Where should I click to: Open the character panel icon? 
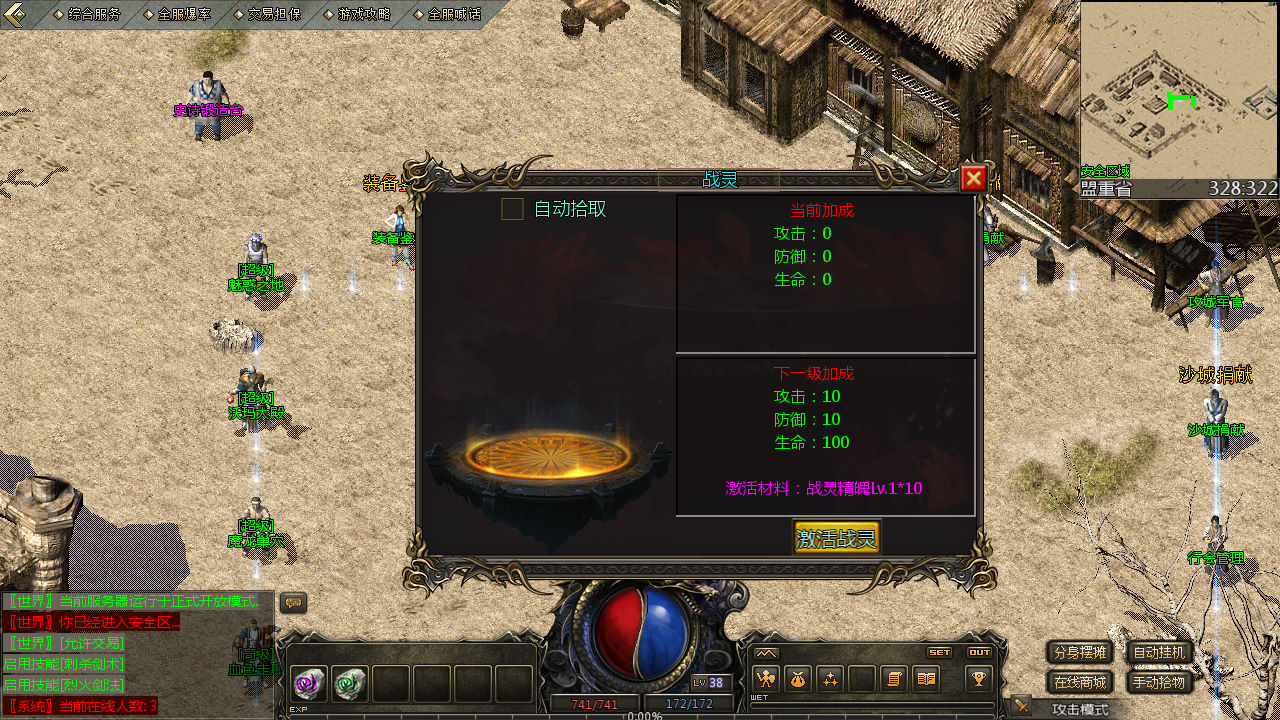[x=766, y=679]
